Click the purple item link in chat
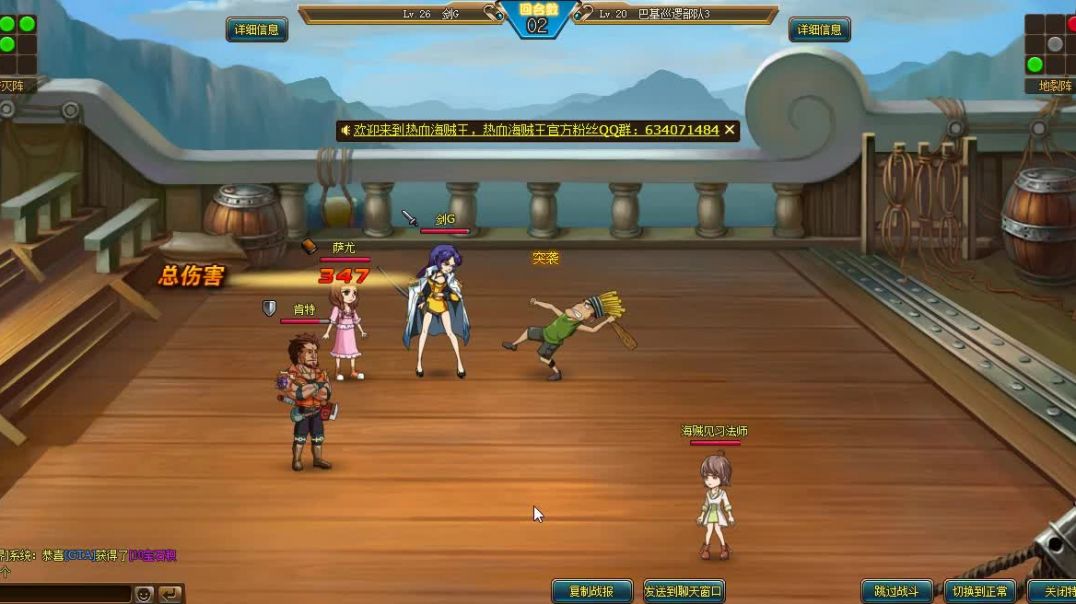 click(x=152, y=556)
